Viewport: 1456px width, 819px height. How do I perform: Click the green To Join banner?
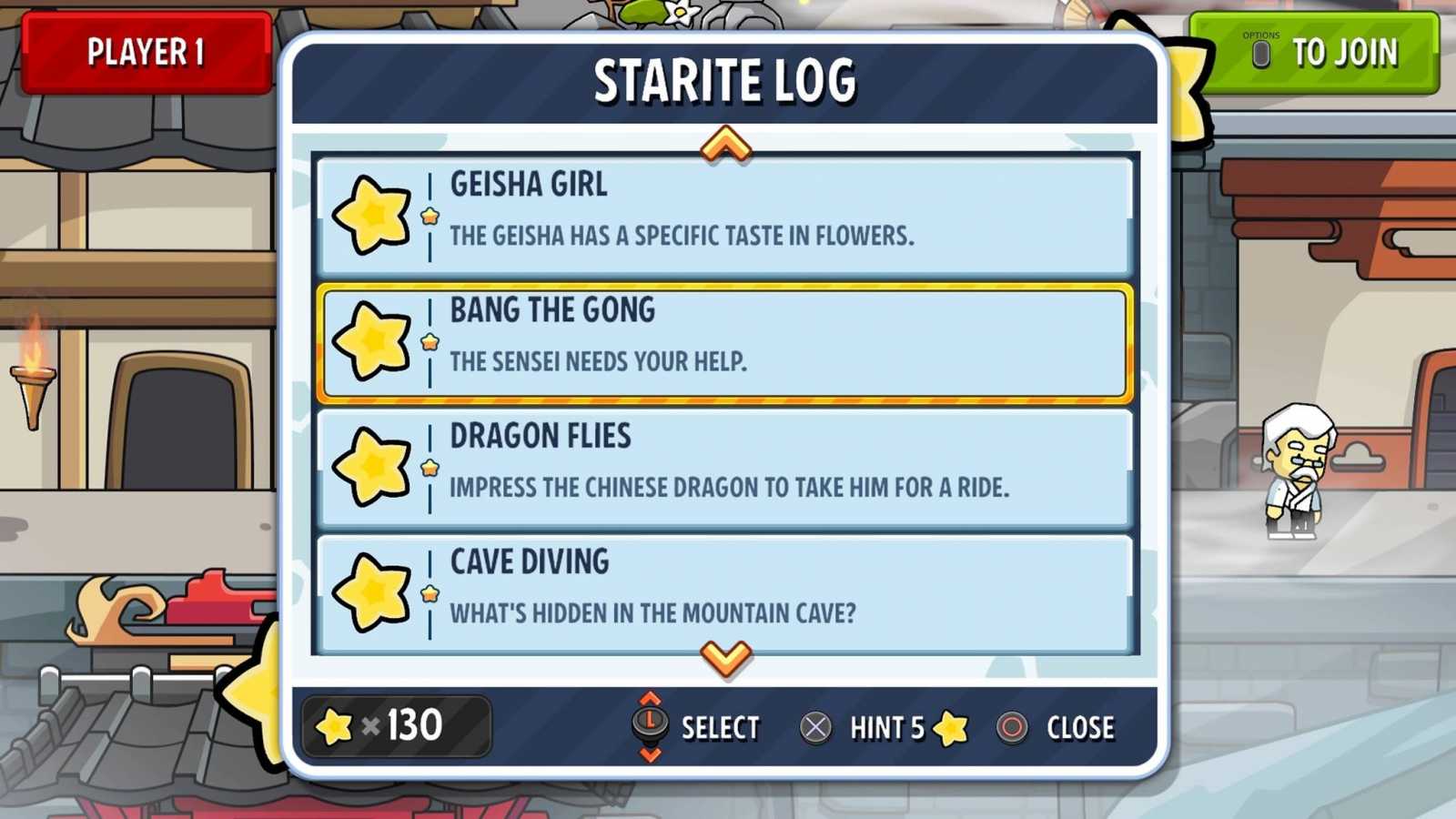pyautogui.click(x=1319, y=54)
